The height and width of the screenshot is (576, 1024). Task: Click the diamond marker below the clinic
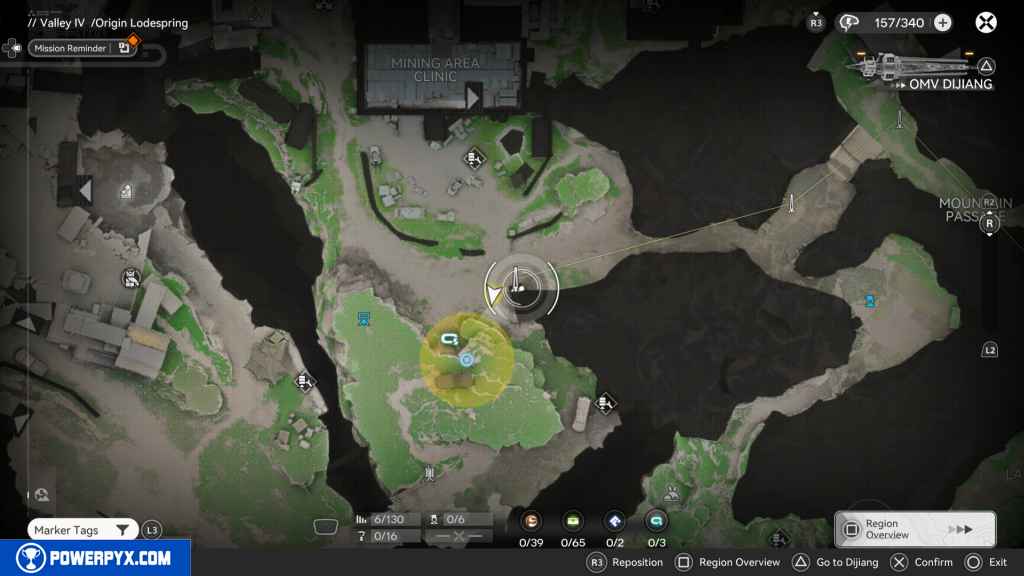click(x=474, y=158)
